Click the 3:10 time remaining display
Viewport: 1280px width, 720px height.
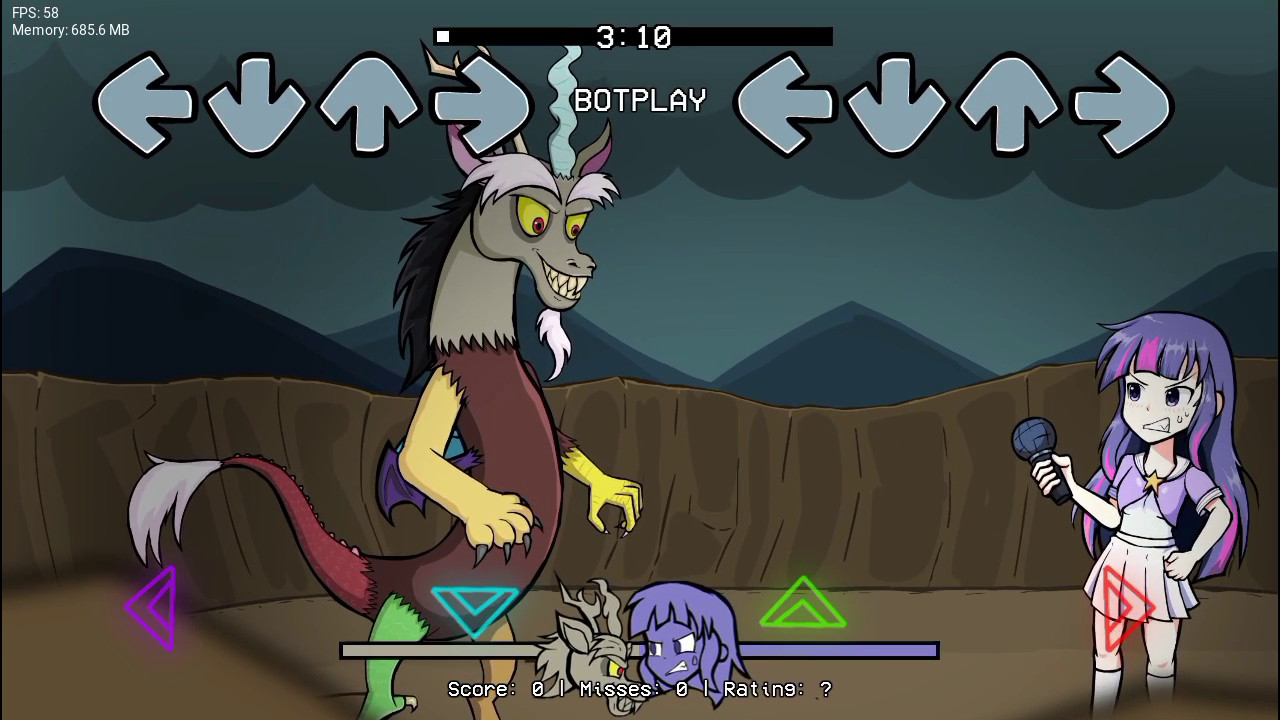[631, 37]
